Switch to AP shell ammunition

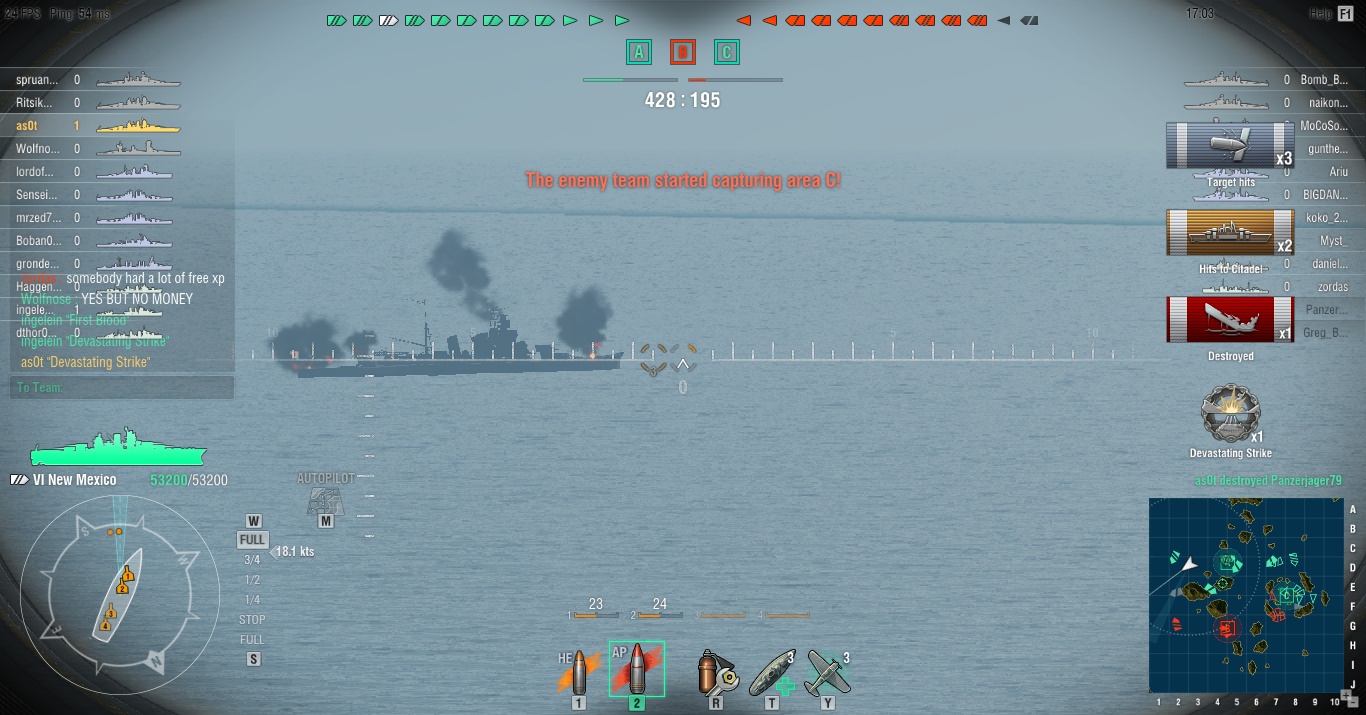tap(637, 669)
